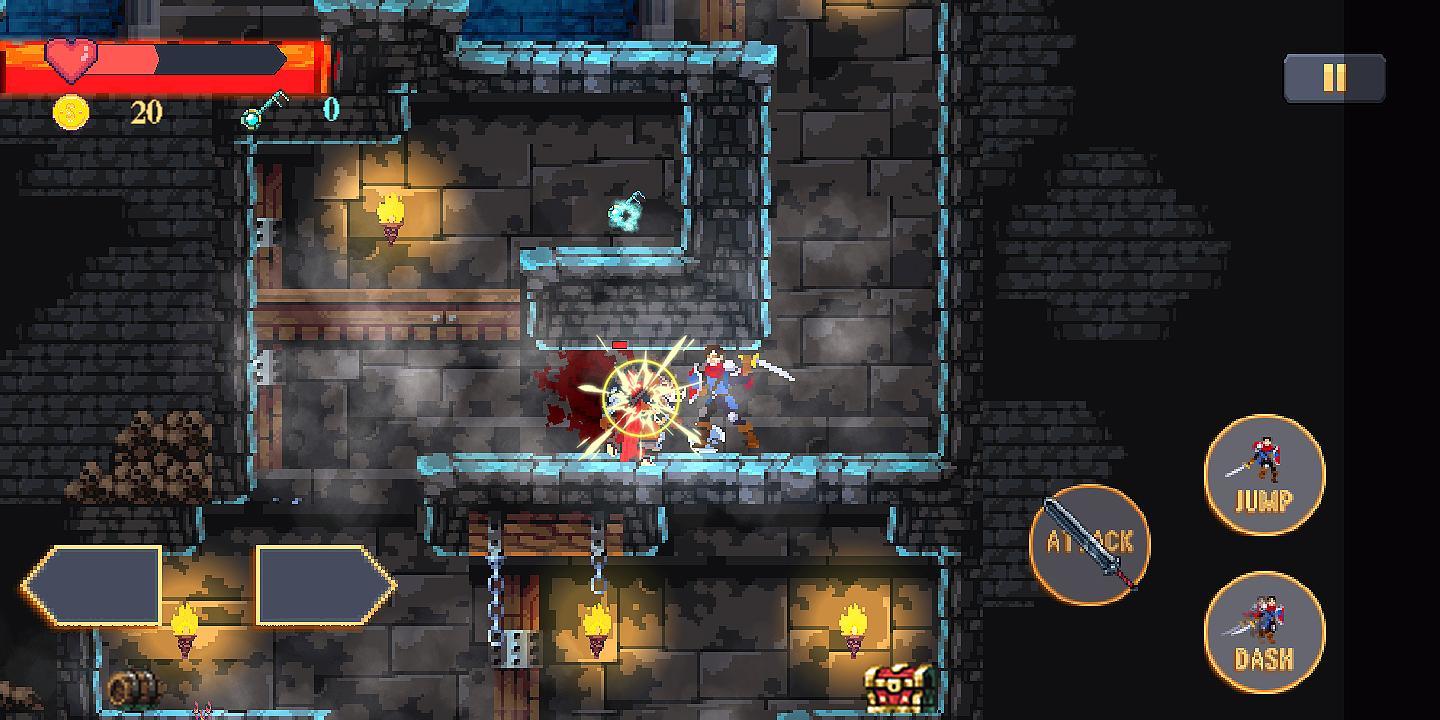
Task: Tap the torch near the treasure chest
Action: (x=853, y=625)
